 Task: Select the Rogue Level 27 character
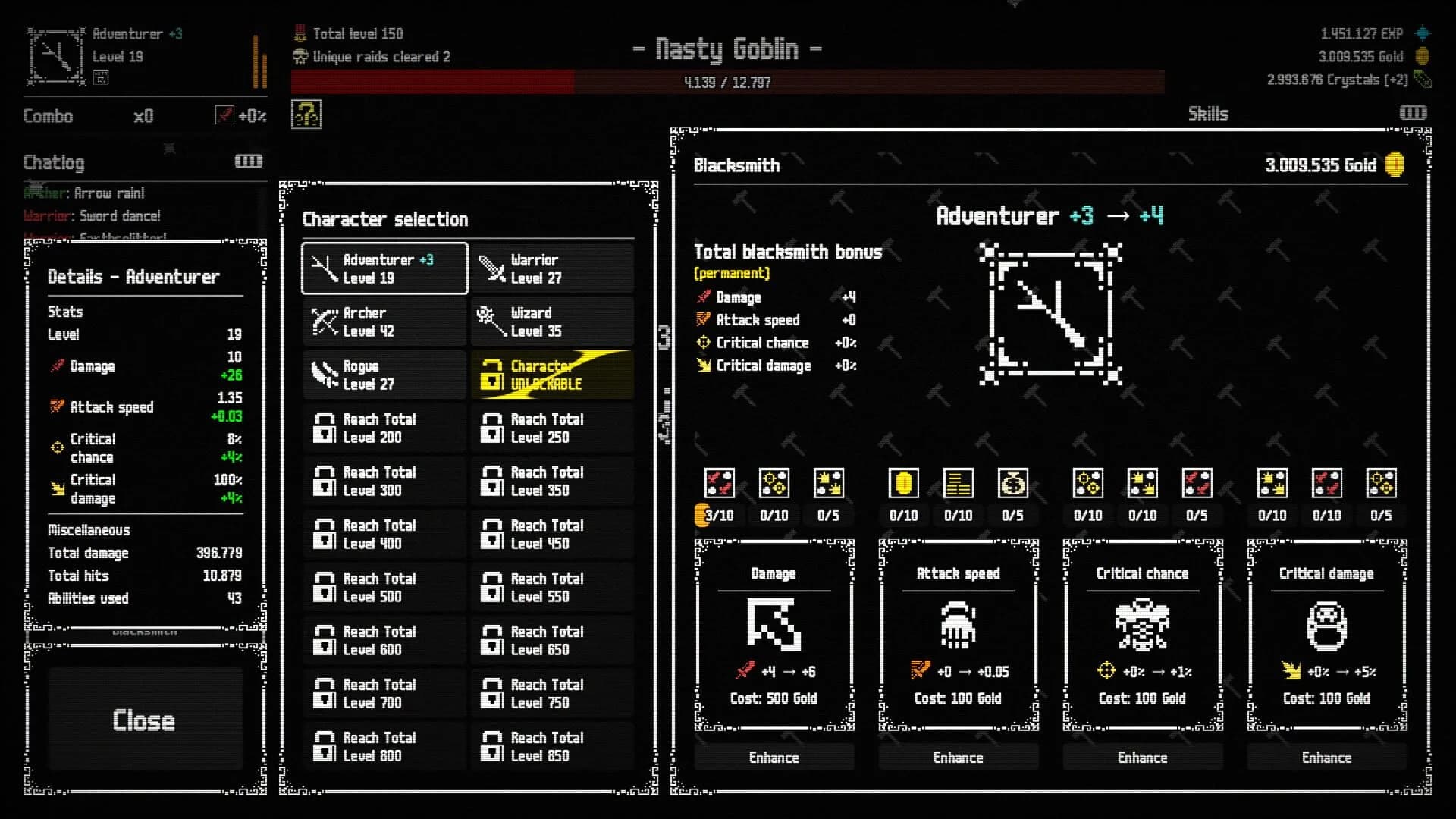[x=384, y=375]
